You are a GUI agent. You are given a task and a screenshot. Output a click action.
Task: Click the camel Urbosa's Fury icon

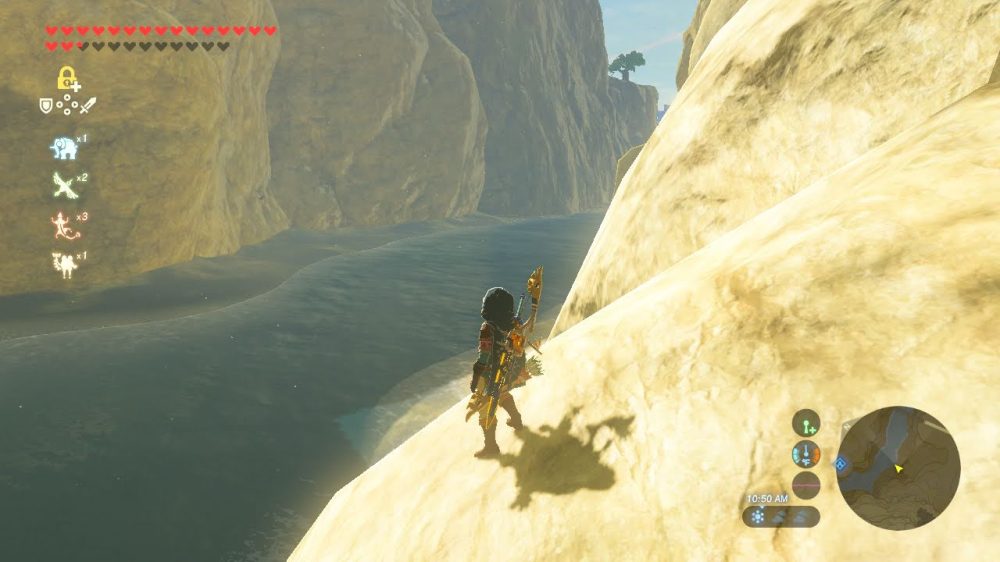click(64, 264)
